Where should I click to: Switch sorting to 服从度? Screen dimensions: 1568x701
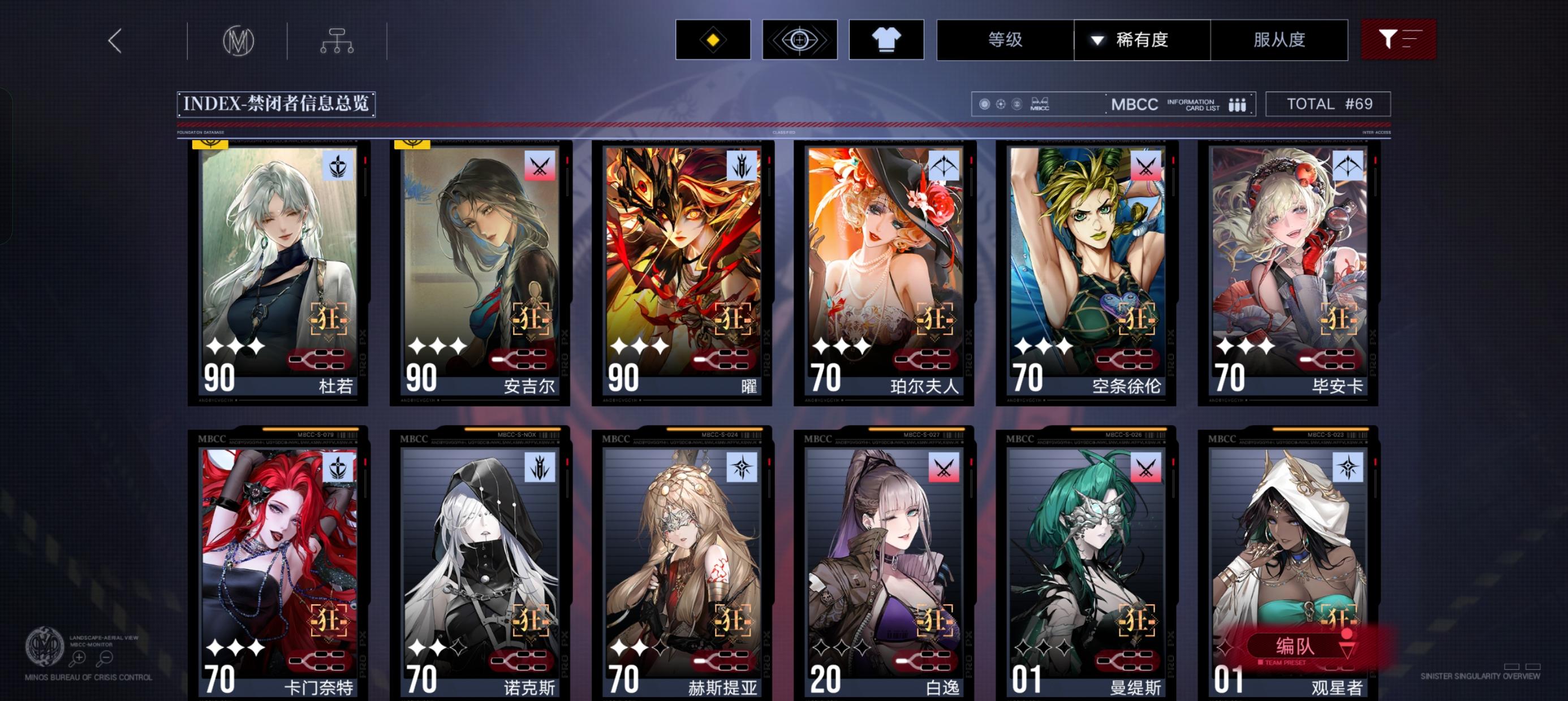[x=1280, y=39]
